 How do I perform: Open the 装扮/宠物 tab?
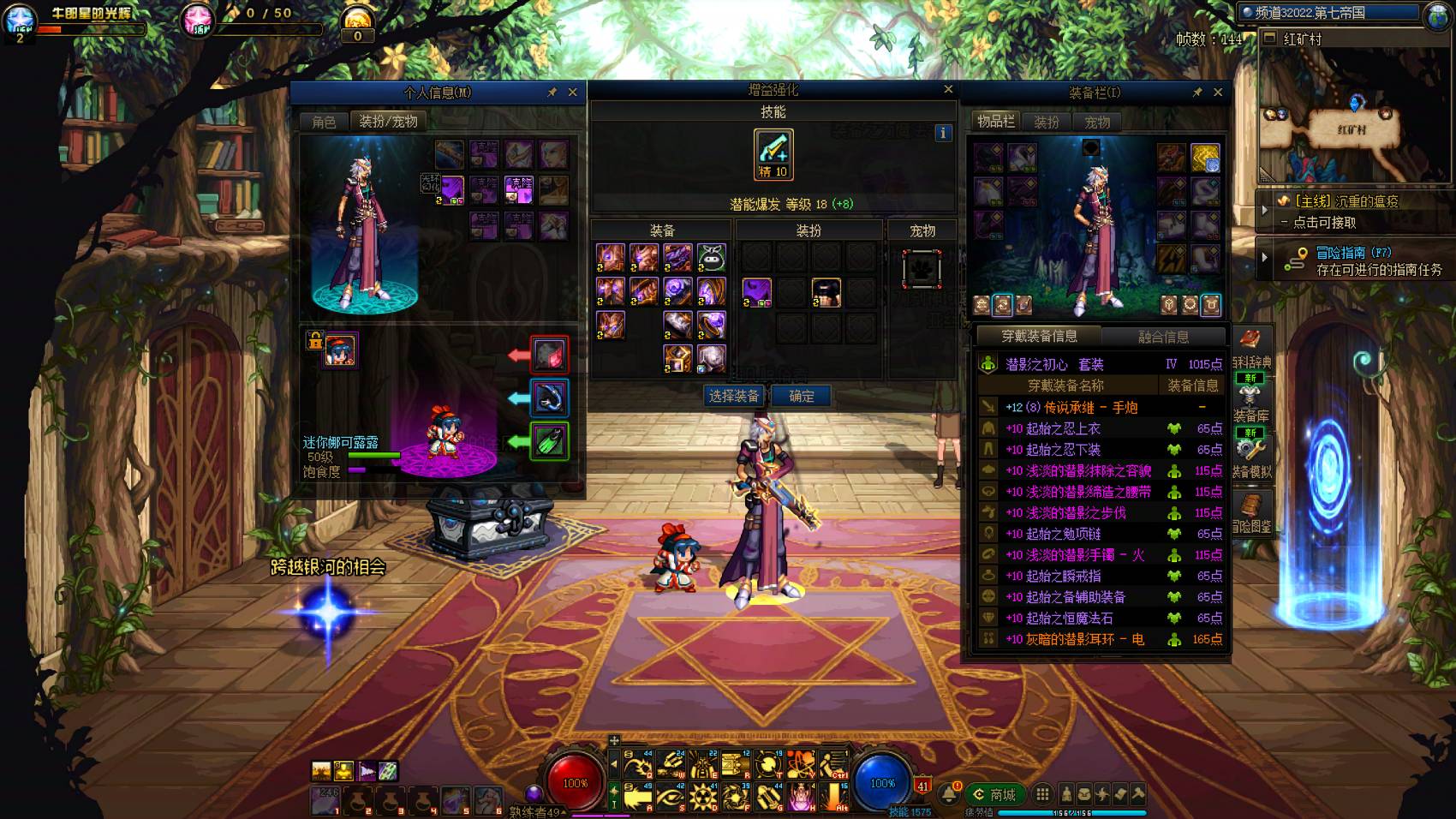388,122
